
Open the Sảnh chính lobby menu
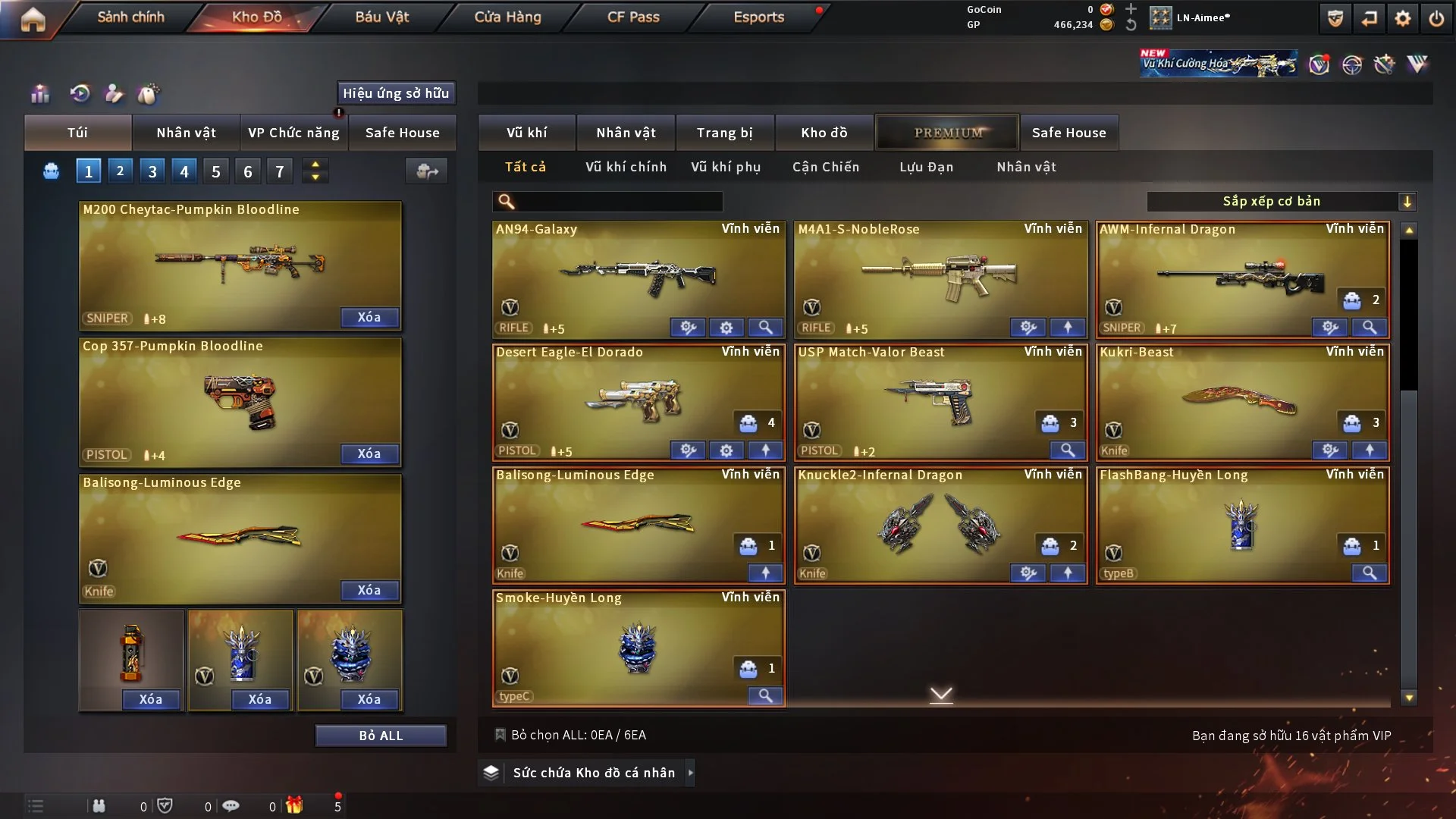130,17
